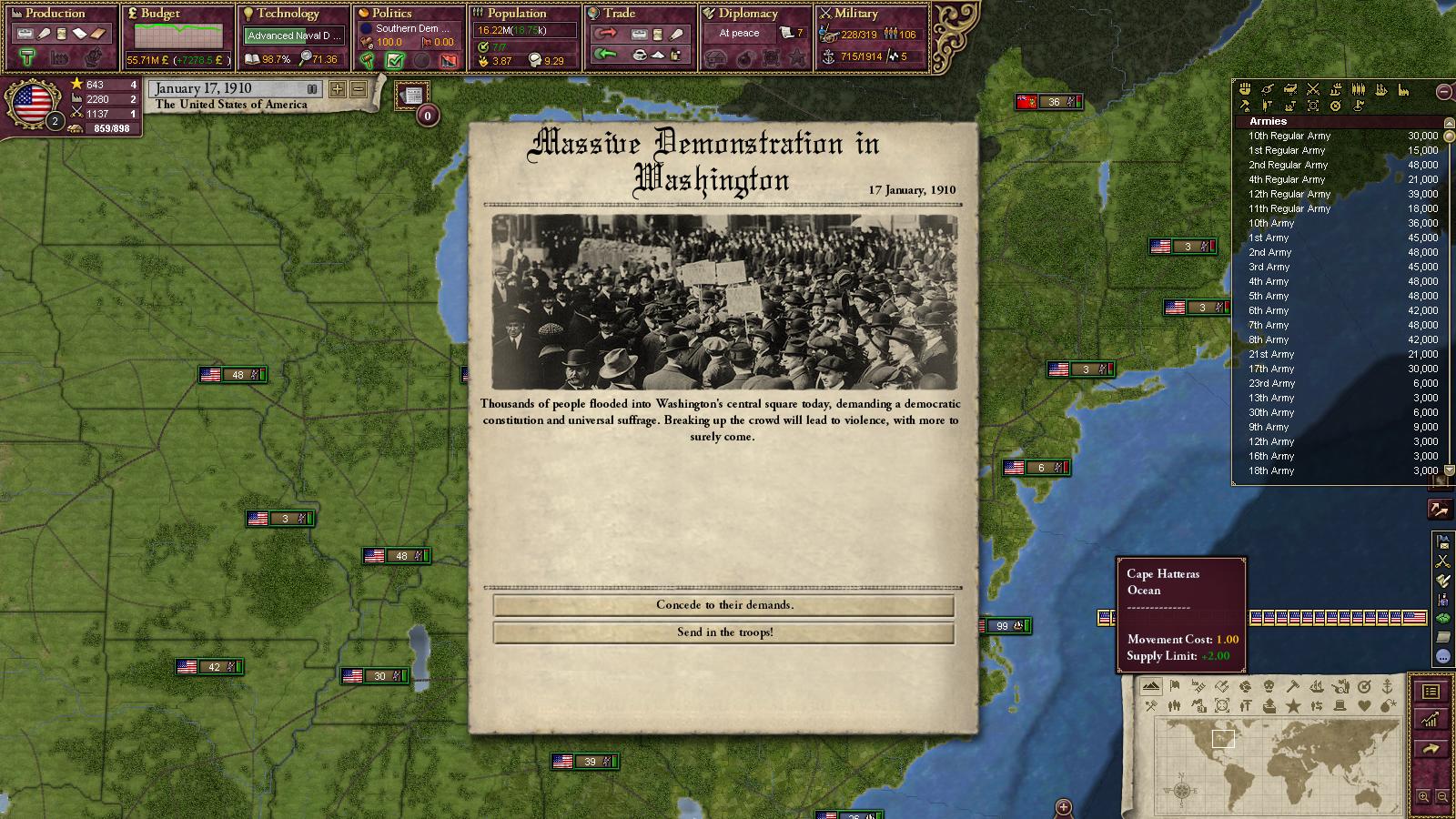Viewport: 1456px width, 819px height.
Task: Close the armies outliner panel
Action: click(x=1443, y=91)
